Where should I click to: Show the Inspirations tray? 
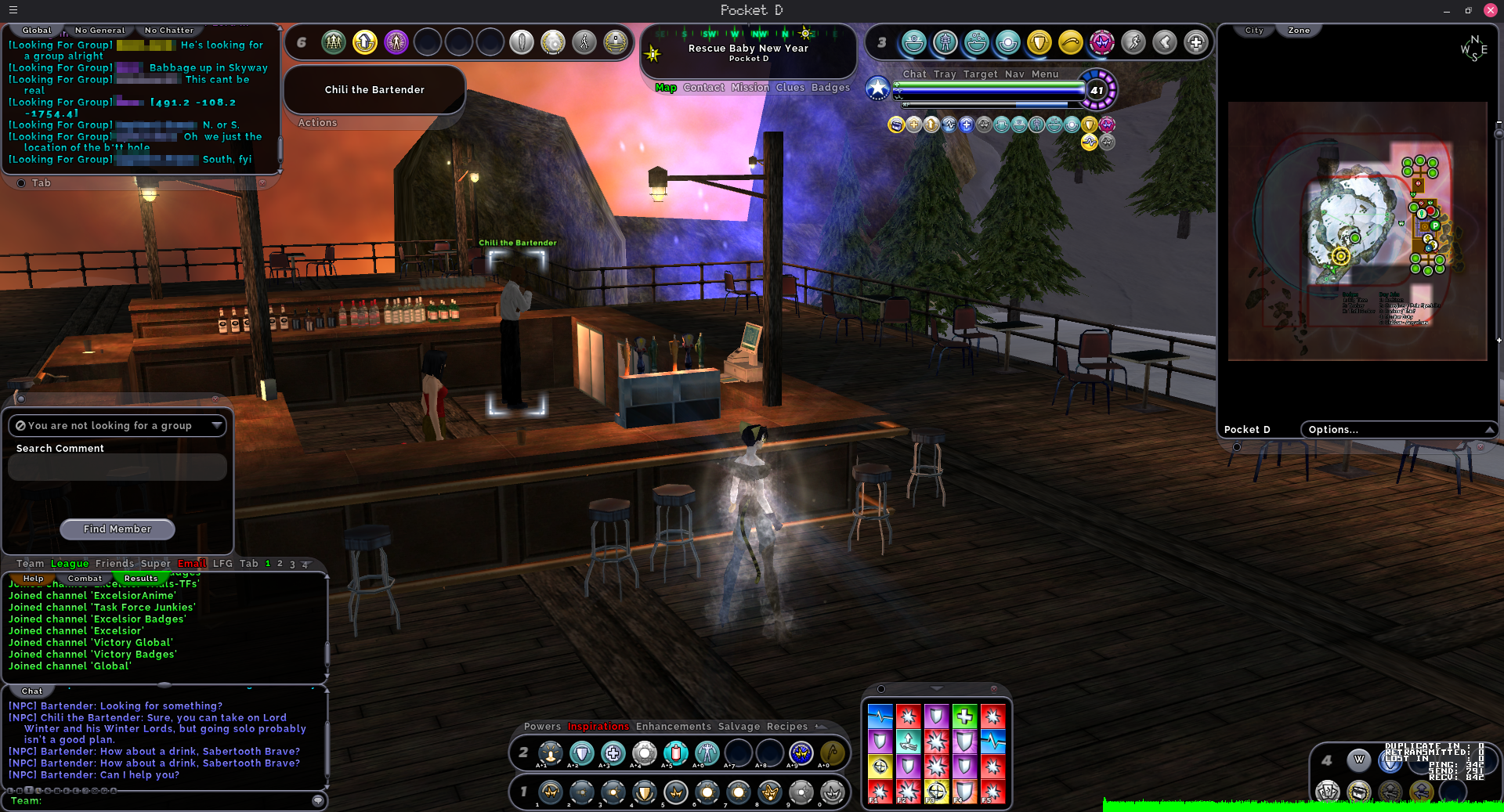click(x=598, y=727)
